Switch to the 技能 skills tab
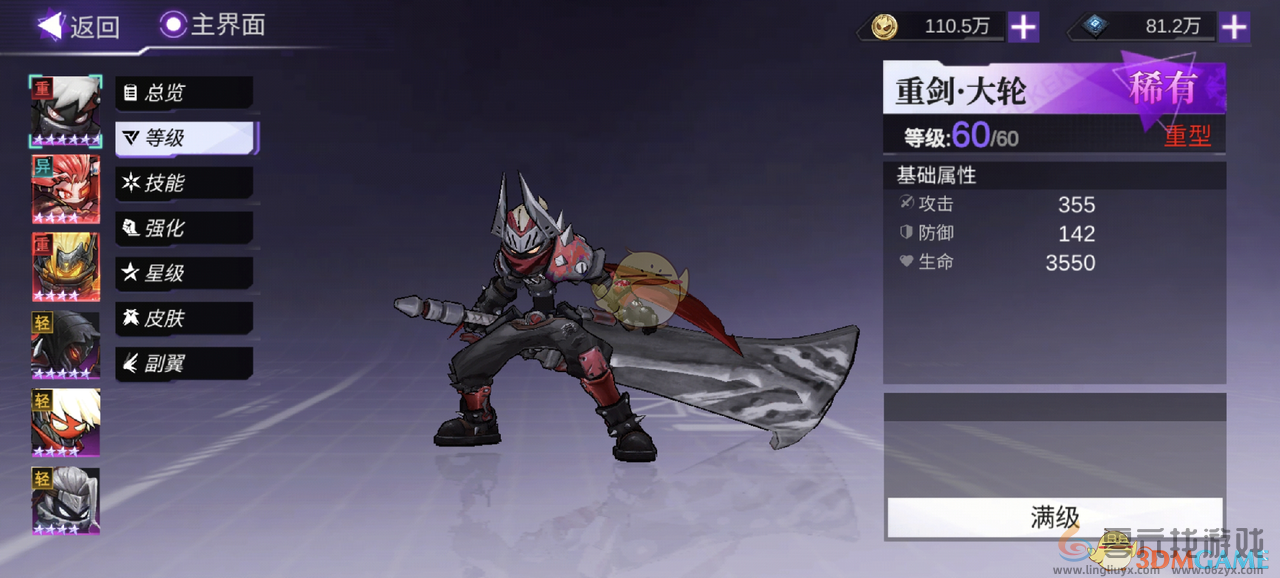The width and height of the screenshot is (1280, 578). coord(184,183)
